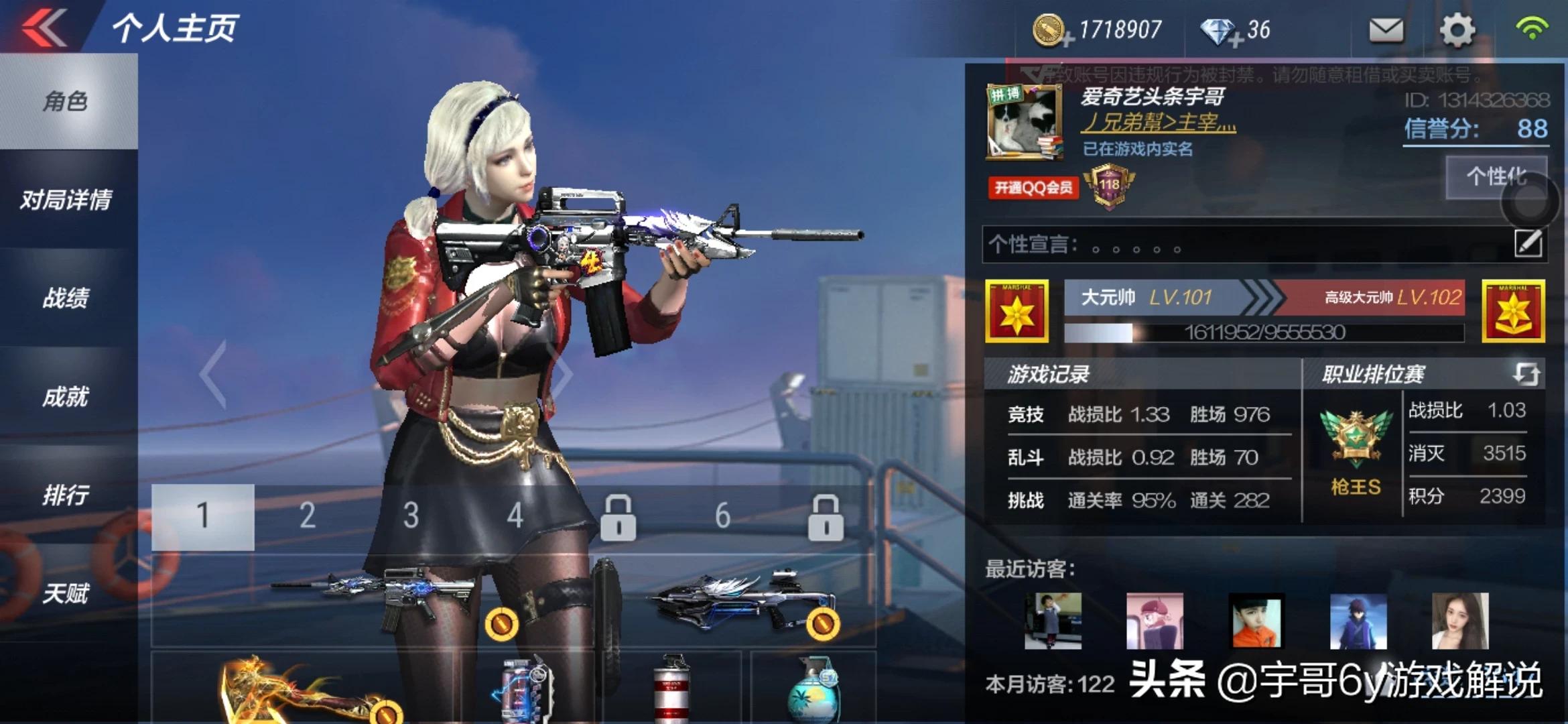Viewport: 1568px width, 724px height.
Task: Select the 角色 character tab
Action: pos(66,101)
